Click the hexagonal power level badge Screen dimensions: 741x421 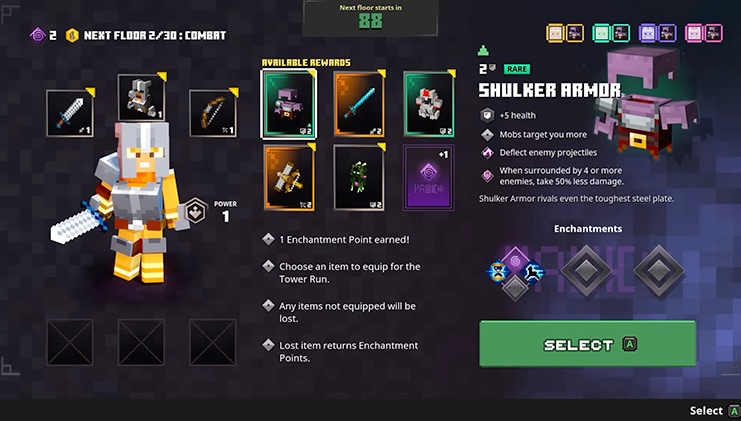(x=196, y=210)
